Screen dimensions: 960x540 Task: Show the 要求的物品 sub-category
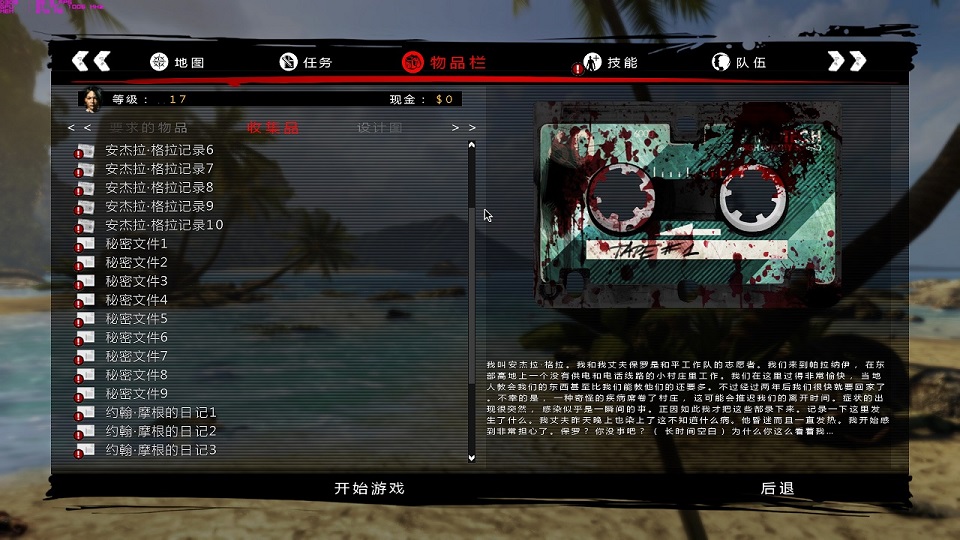click(x=148, y=128)
